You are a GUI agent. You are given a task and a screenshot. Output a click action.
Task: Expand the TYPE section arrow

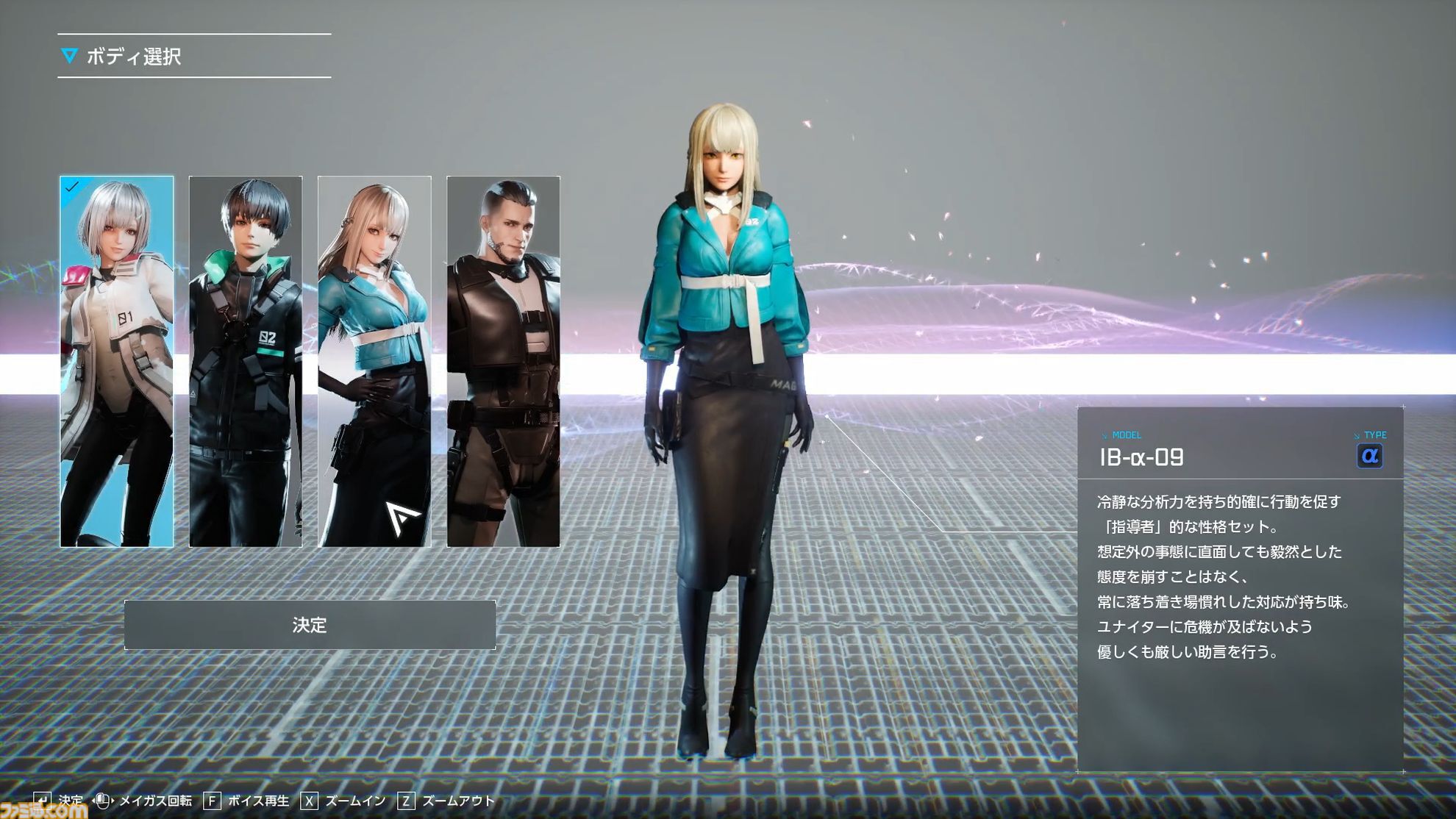click(x=1355, y=435)
